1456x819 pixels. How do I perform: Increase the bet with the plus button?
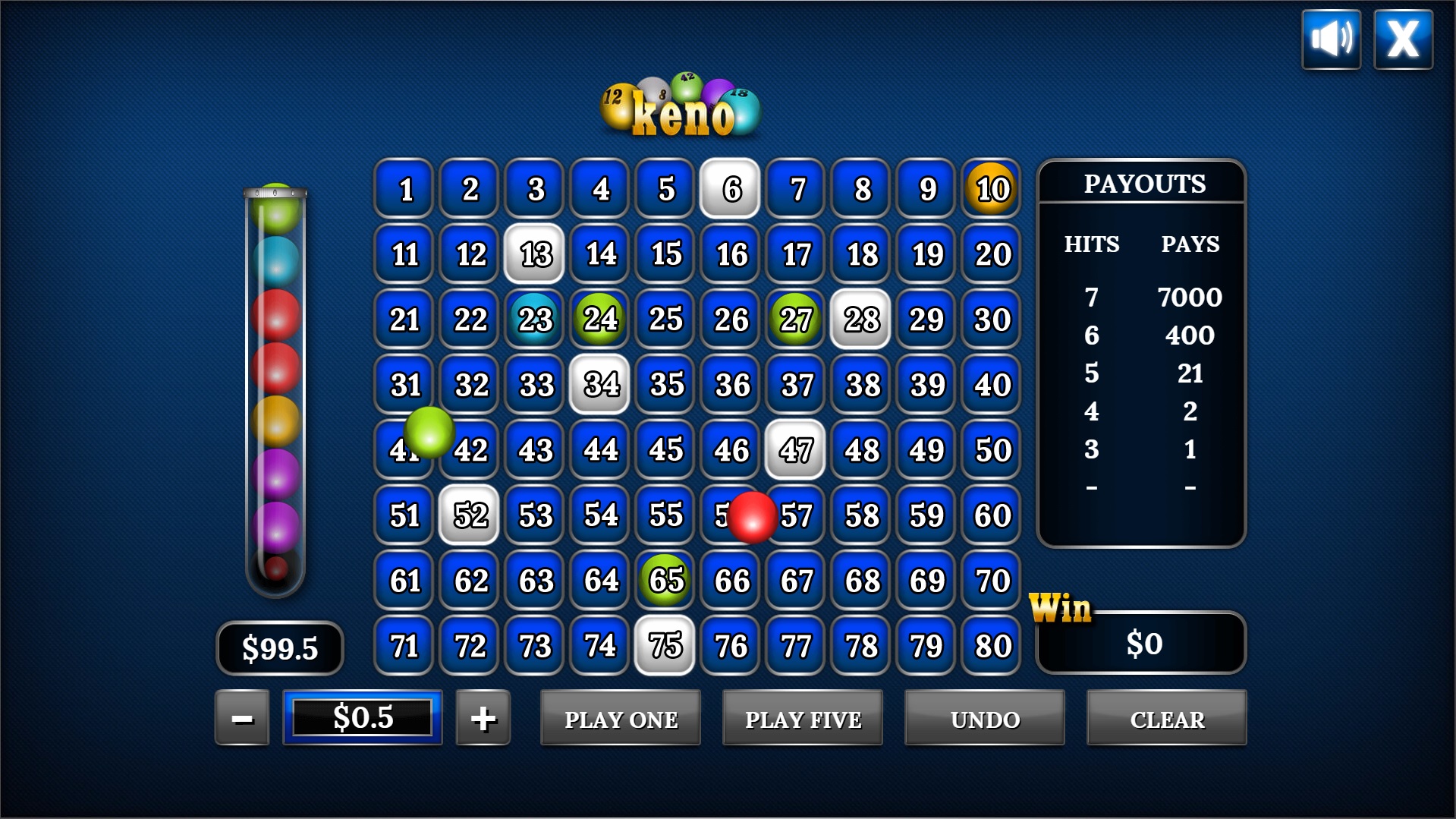(483, 717)
